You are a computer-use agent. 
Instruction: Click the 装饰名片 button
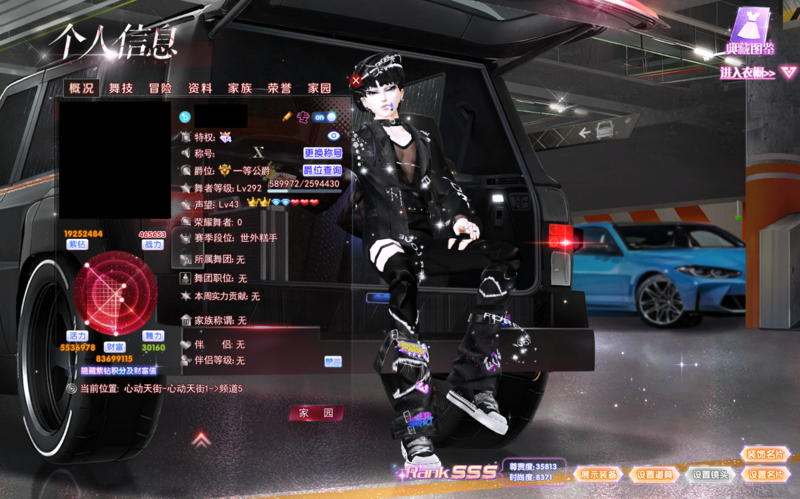click(x=766, y=454)
